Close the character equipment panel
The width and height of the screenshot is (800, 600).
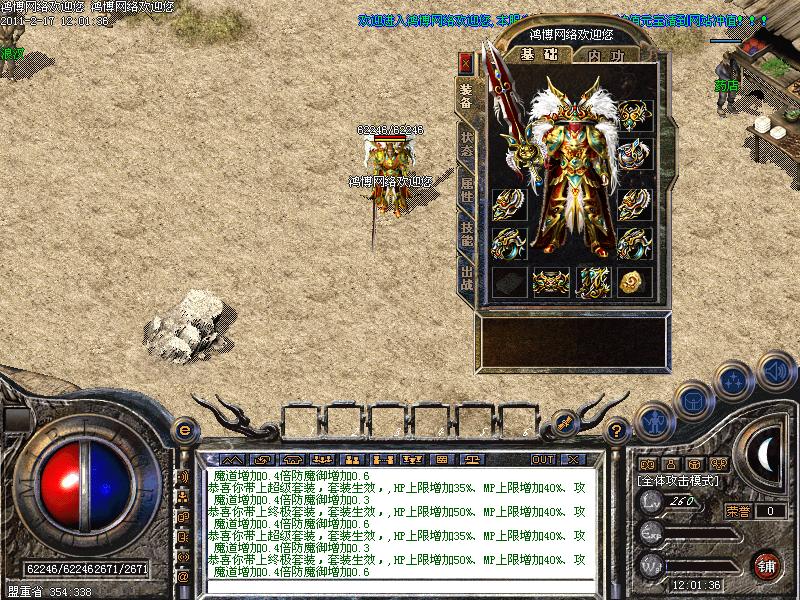(465, 64)
